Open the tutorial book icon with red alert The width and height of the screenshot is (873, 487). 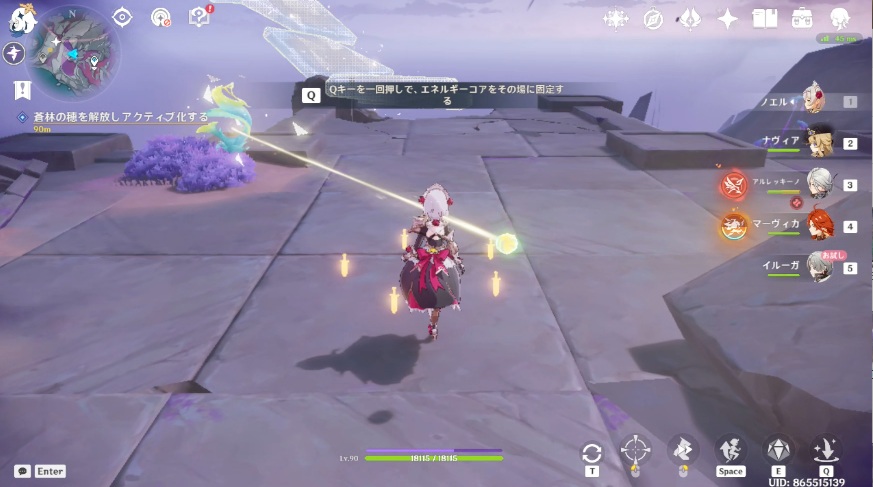coord(200,17)
